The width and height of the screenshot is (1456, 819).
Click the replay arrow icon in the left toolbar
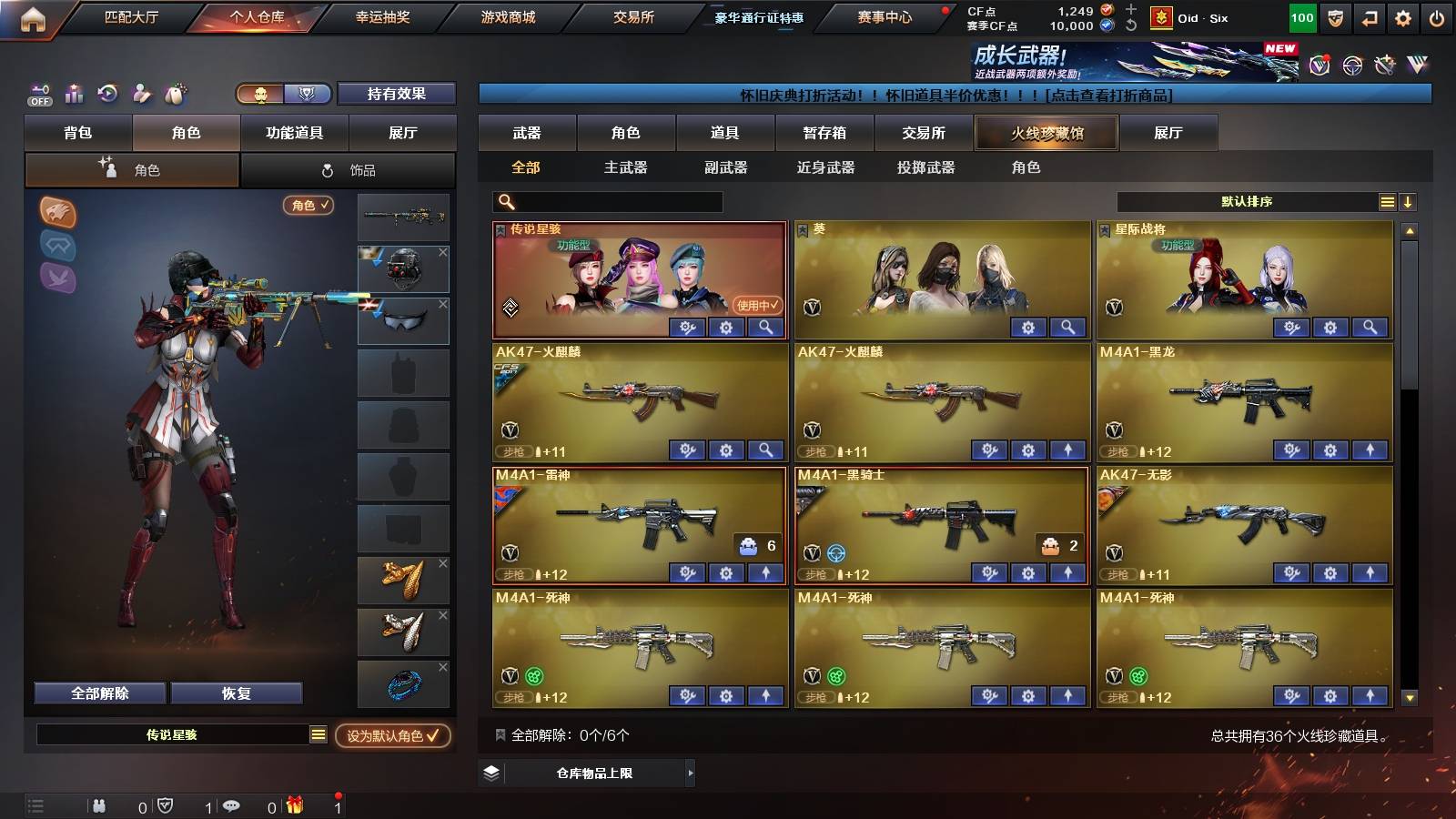(107, 94)
